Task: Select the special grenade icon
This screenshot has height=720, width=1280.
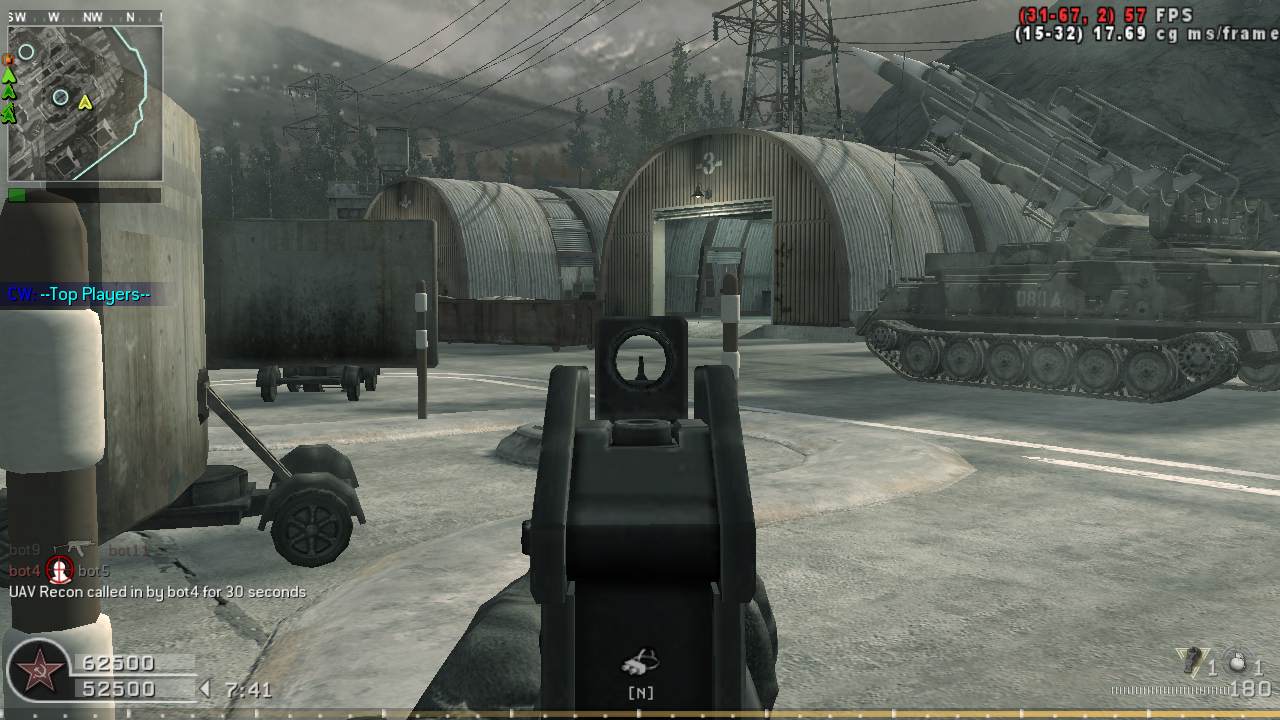Action: 1190,661
